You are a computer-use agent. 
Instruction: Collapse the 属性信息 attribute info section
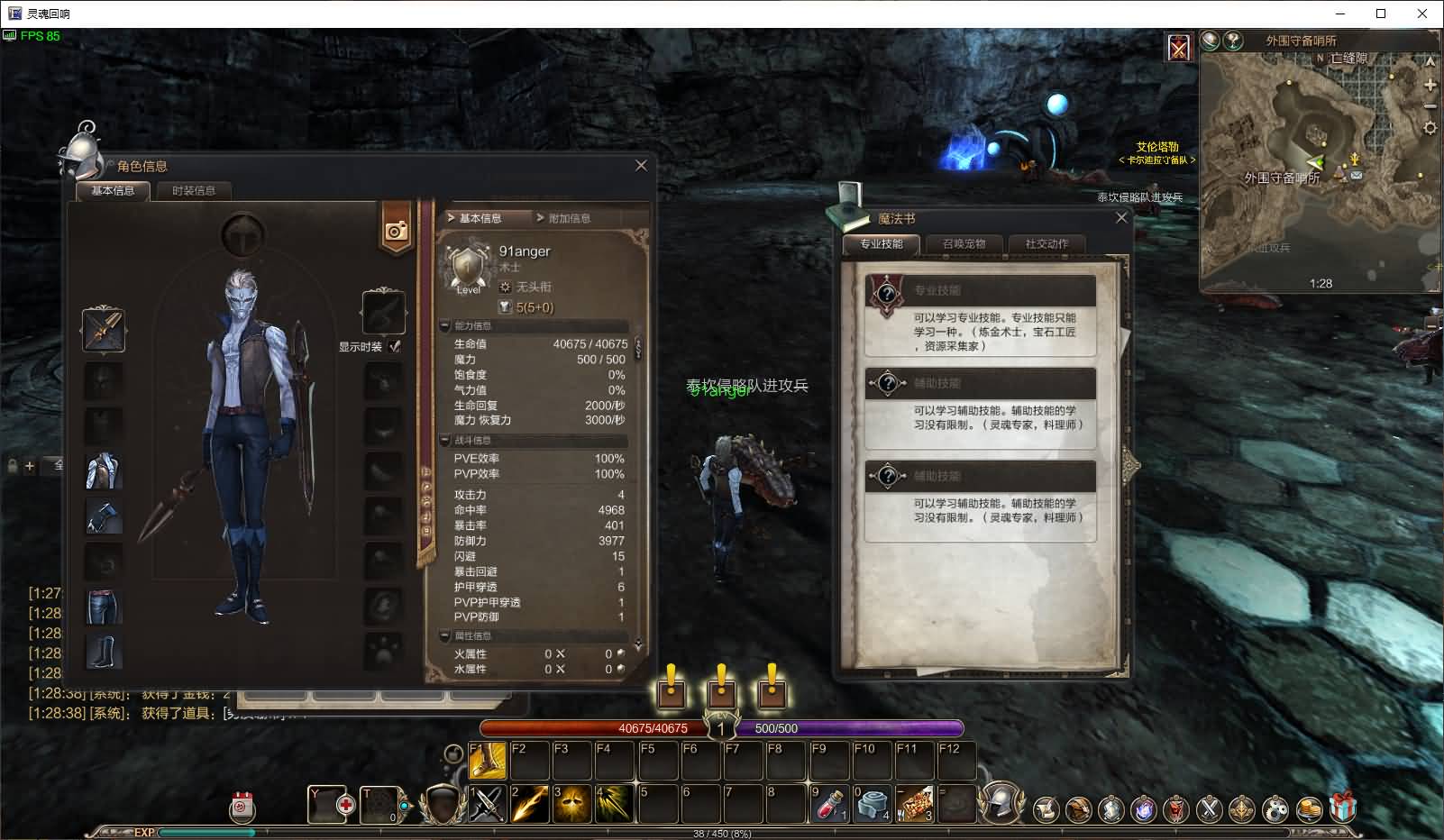coord(444,635)
